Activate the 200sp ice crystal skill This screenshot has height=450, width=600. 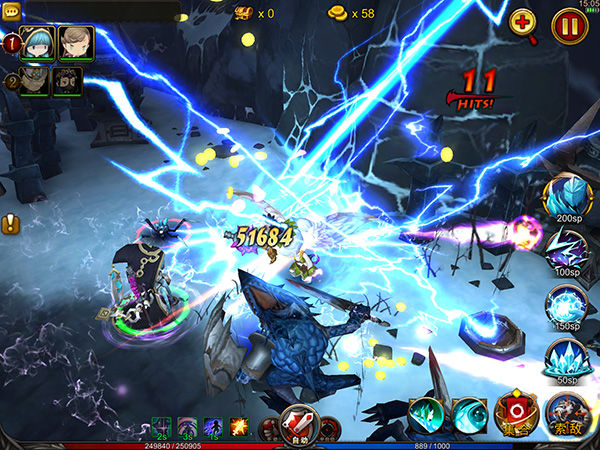tap(567, 197)
